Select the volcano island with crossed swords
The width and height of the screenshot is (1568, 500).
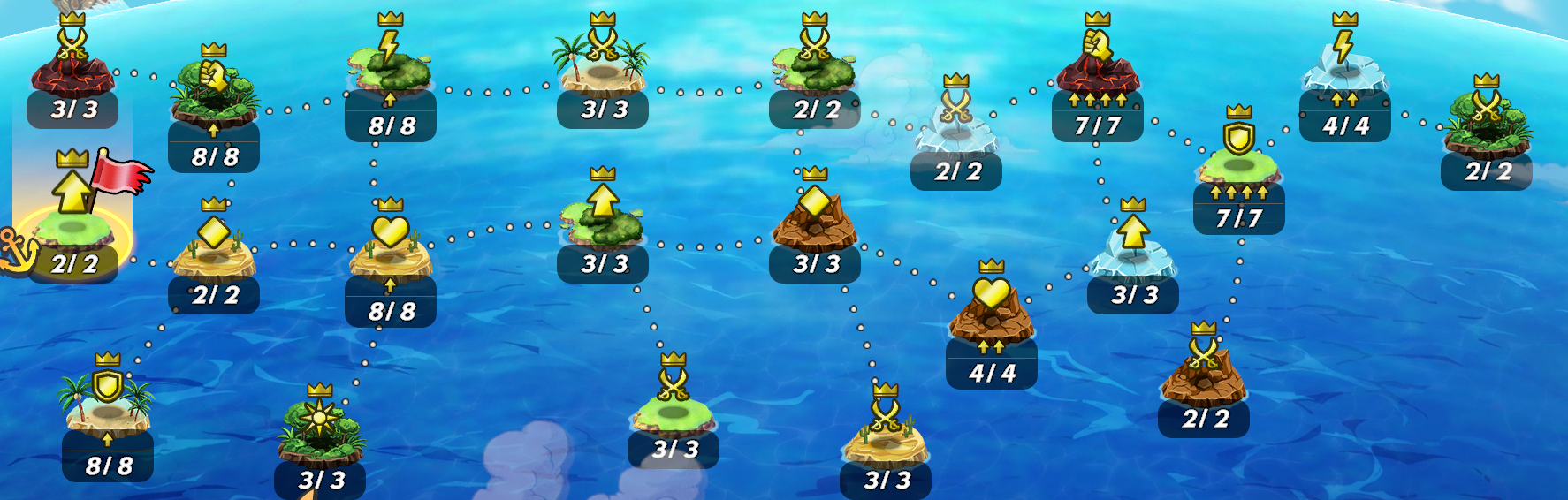pos(72,71)
